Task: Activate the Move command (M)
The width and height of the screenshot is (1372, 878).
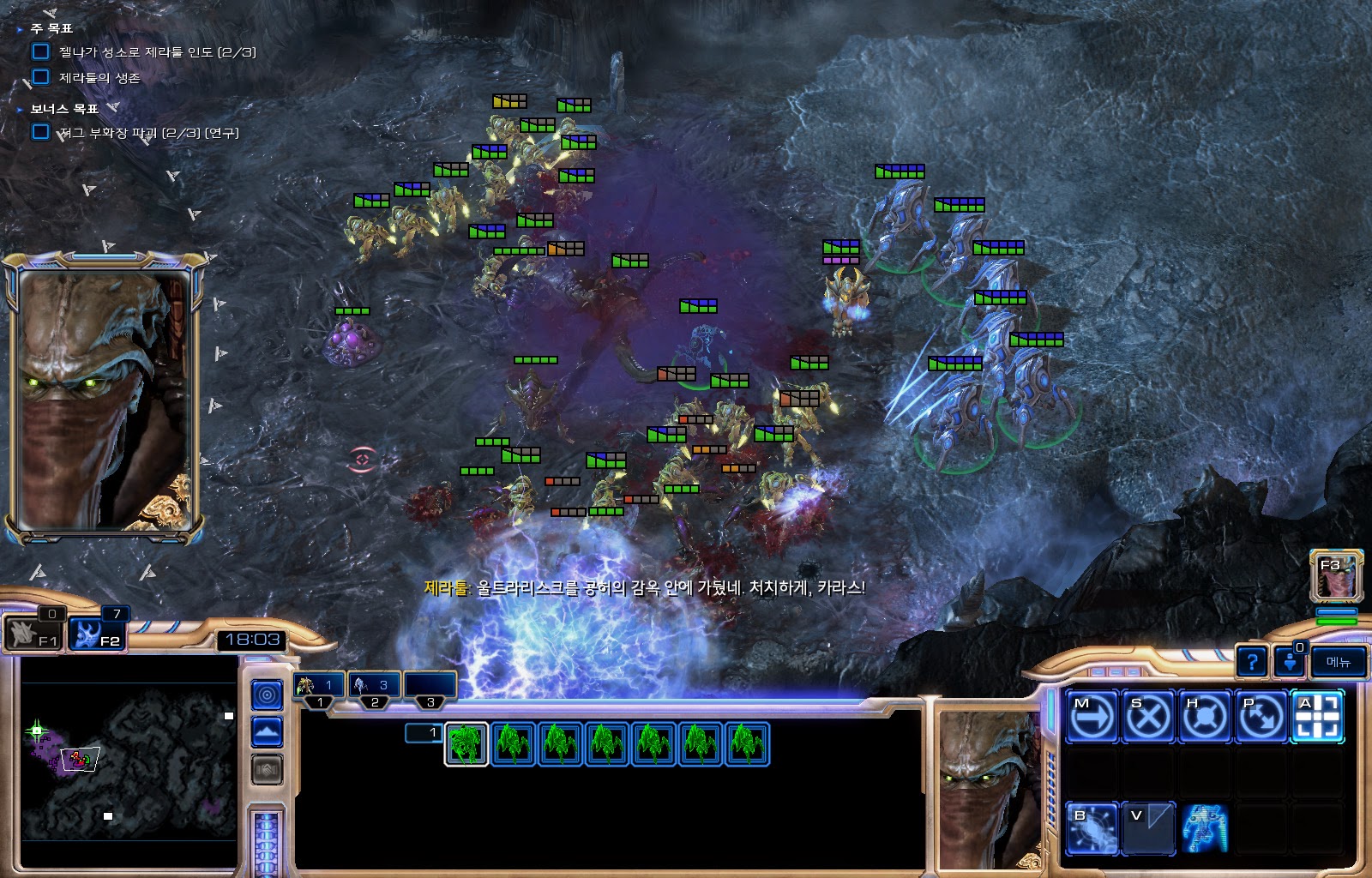Action: click(1092, 716)
